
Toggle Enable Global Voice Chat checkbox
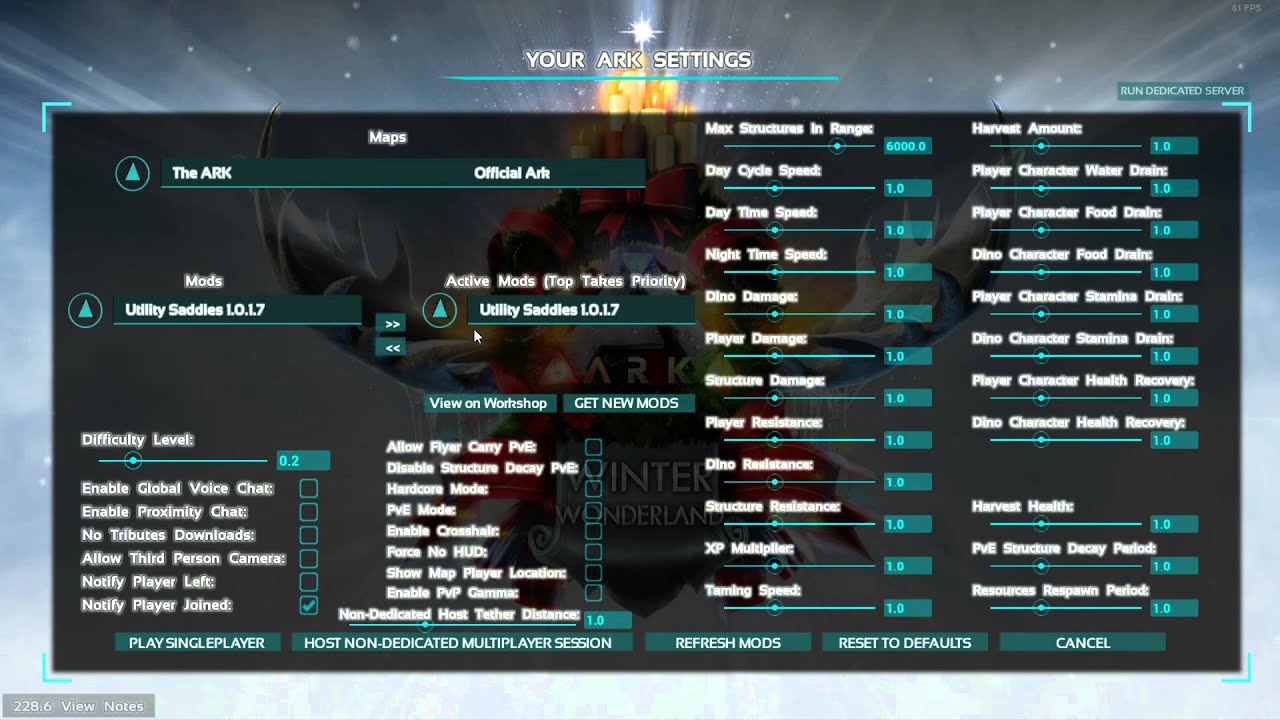(x=309, y=488)
